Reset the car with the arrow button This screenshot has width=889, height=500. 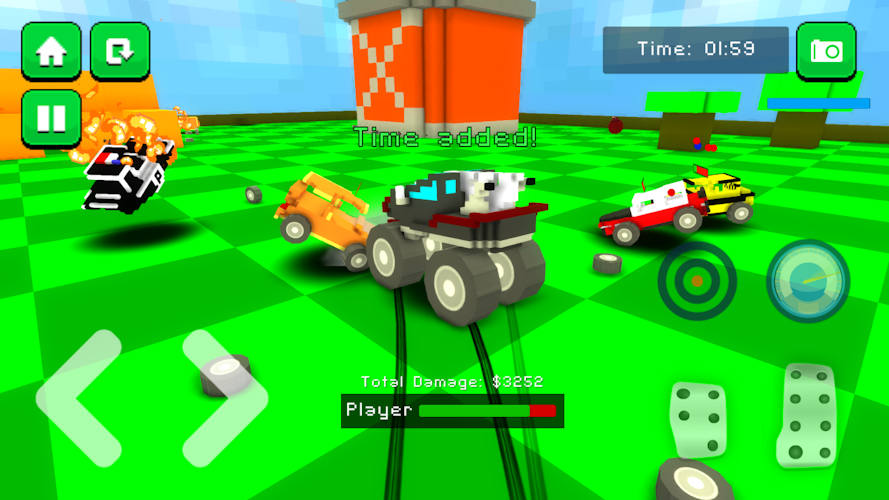point(120,50)
